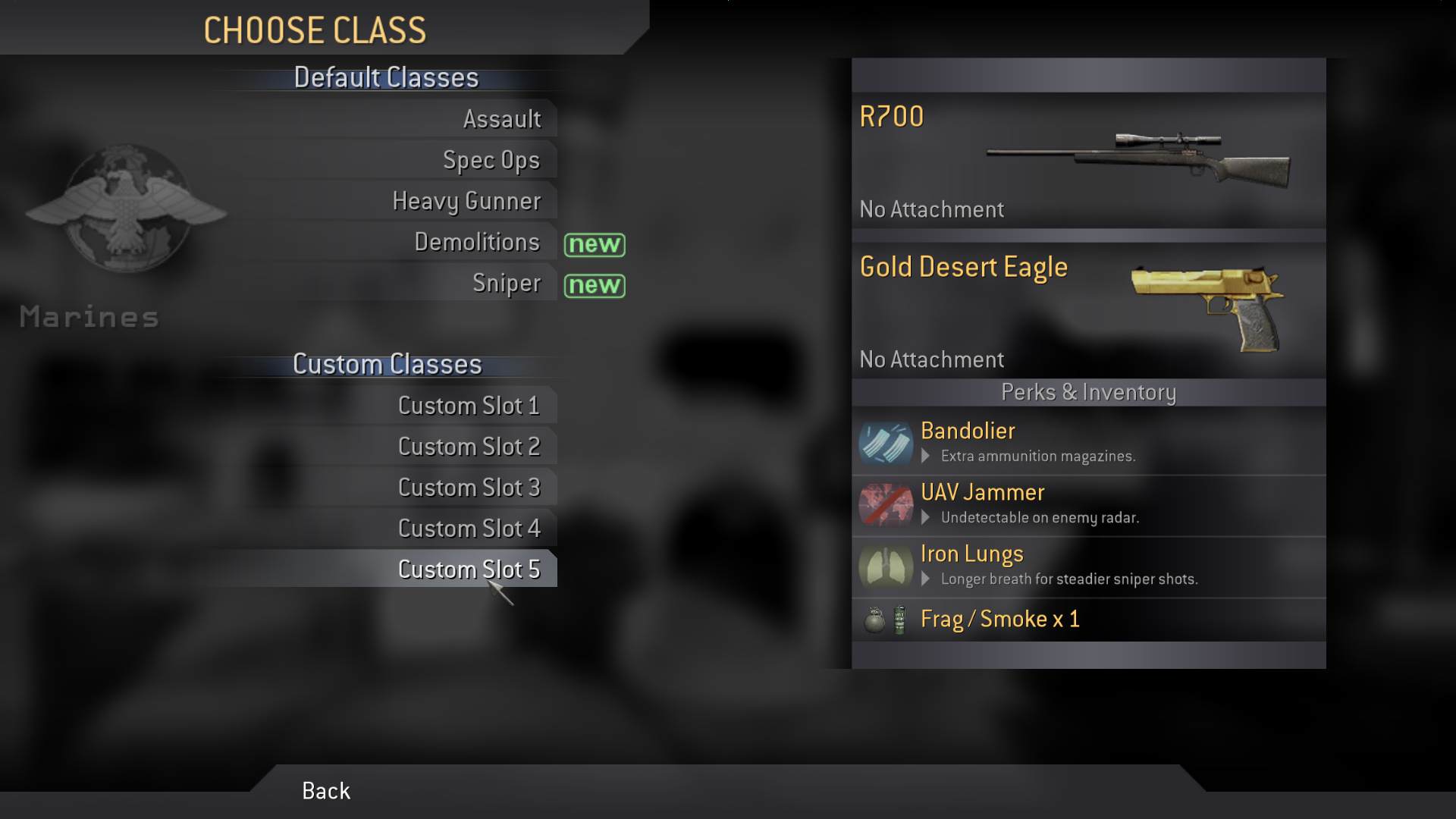Image resolution: width=1456 pixels, height=819 pixels.
Task: Choose the Sniper default class
Action: pos(506,283)
